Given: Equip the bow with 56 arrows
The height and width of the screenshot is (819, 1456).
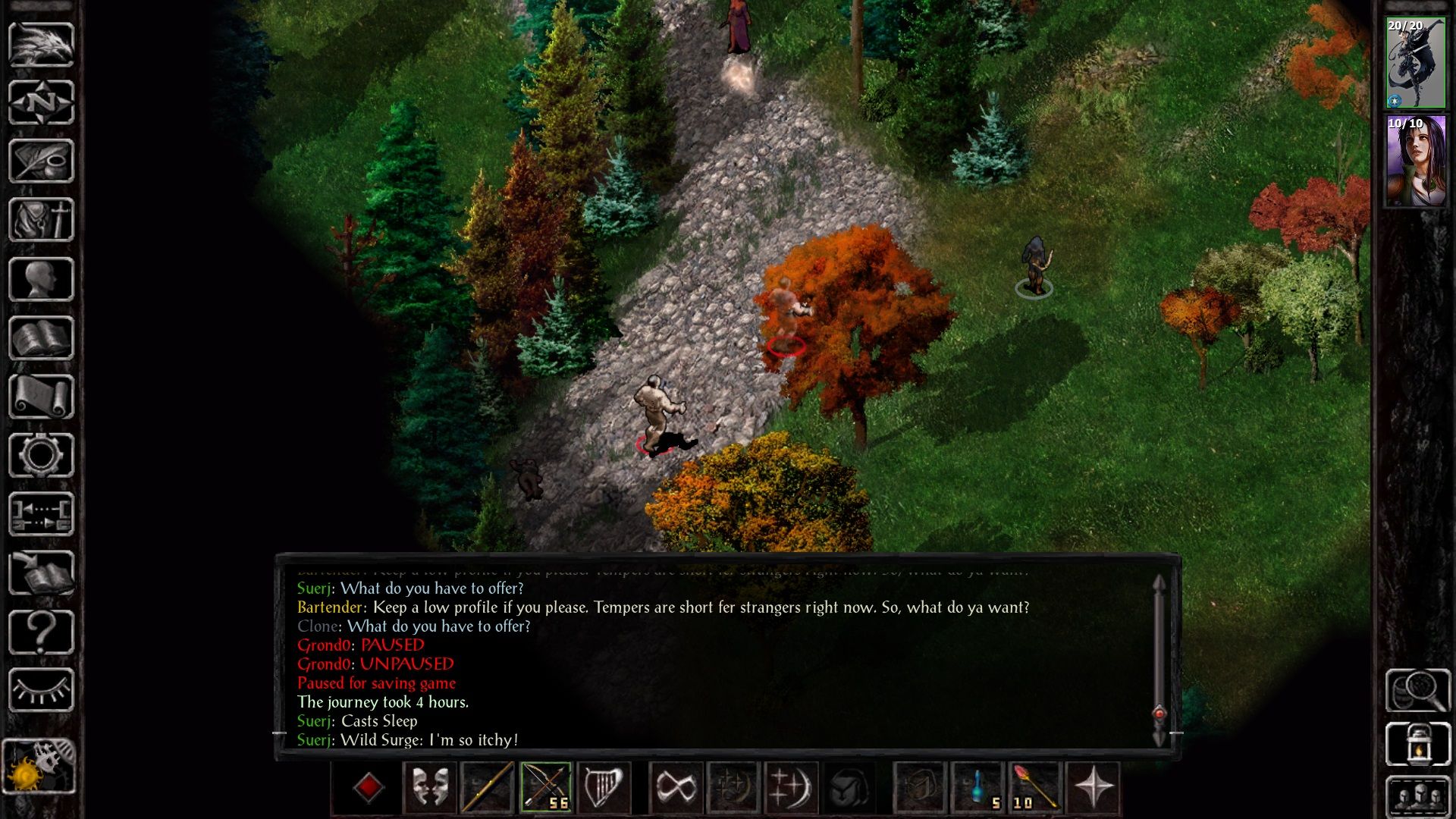Looking at the screenshot, I should (x=546, y=787).
